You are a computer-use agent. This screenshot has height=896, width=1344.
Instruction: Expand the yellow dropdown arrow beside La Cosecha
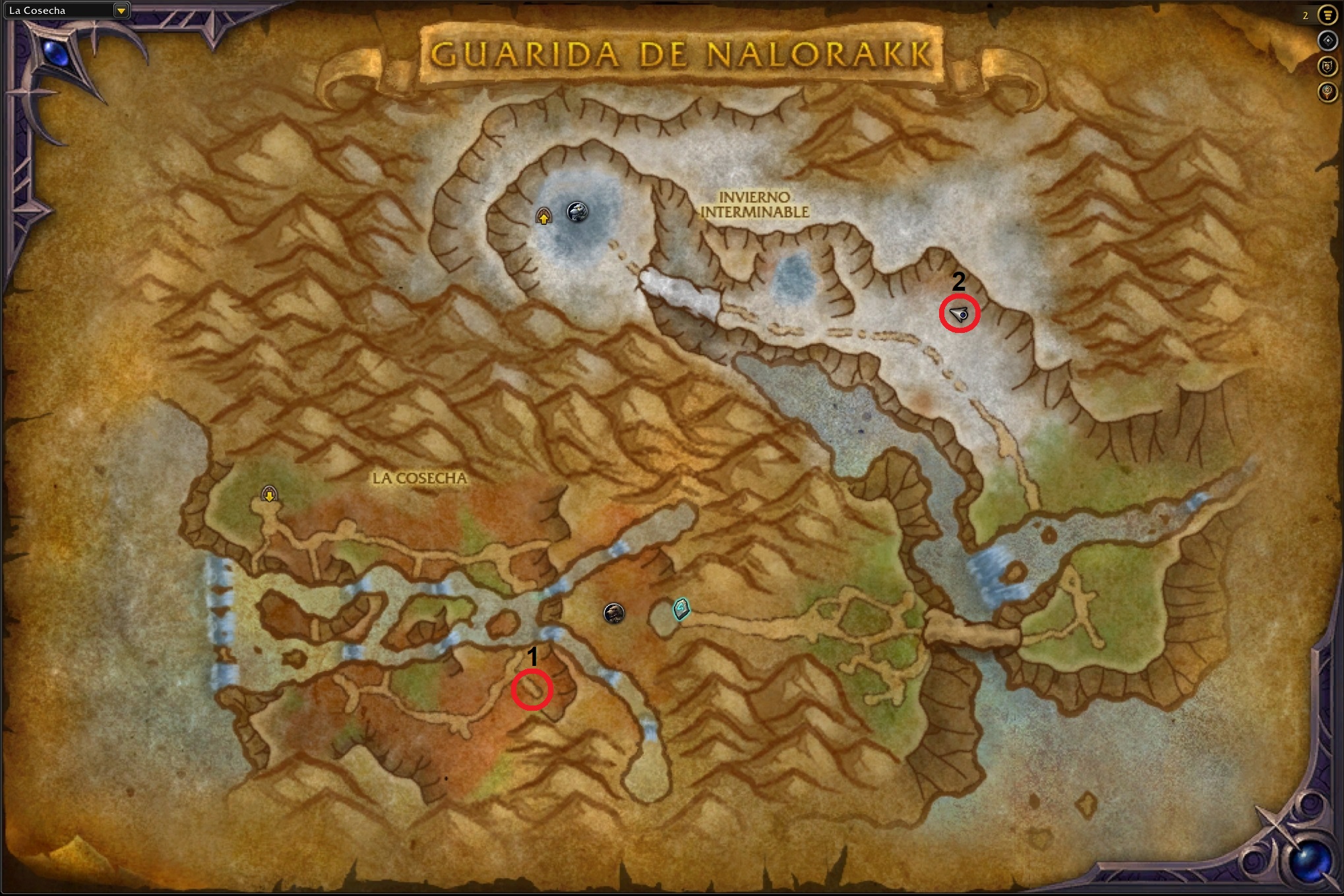tap(122, 10)
